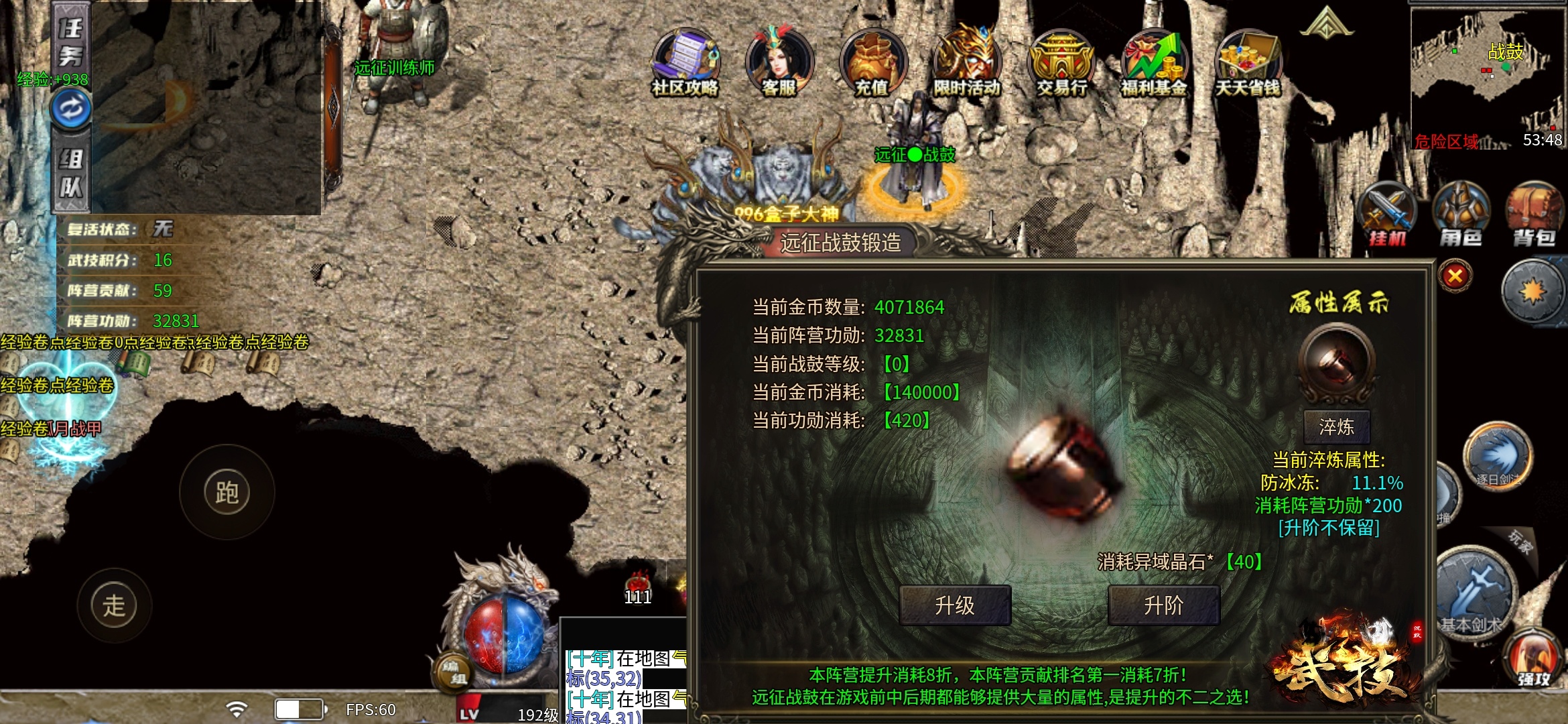Switch to the 任务 quest tab

point(71,42)
